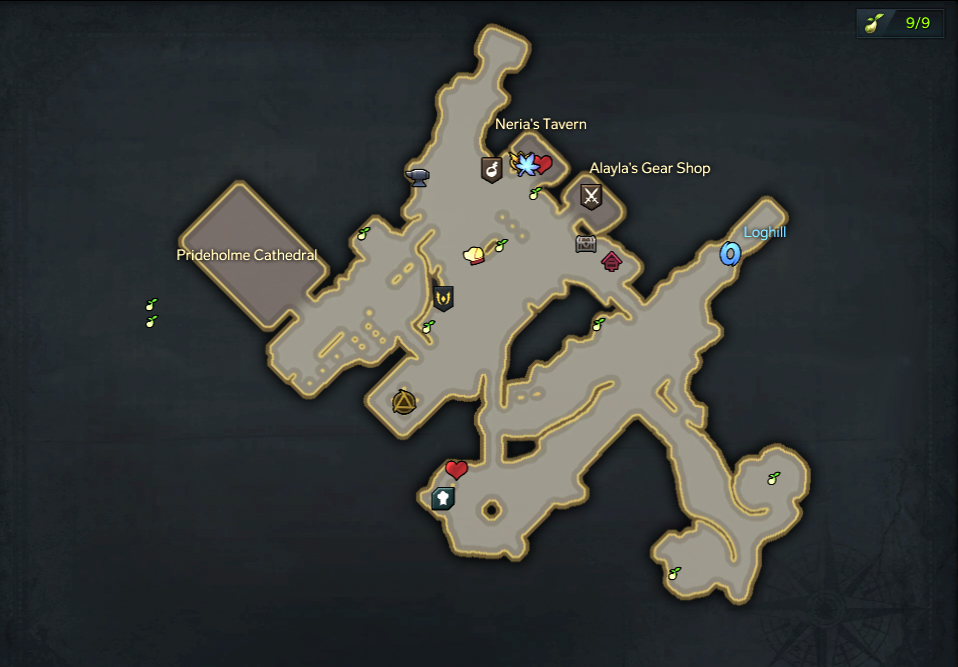Select the red birdhouse mail marker
Screen dimensions: 958x667
[x=611, y=262]
